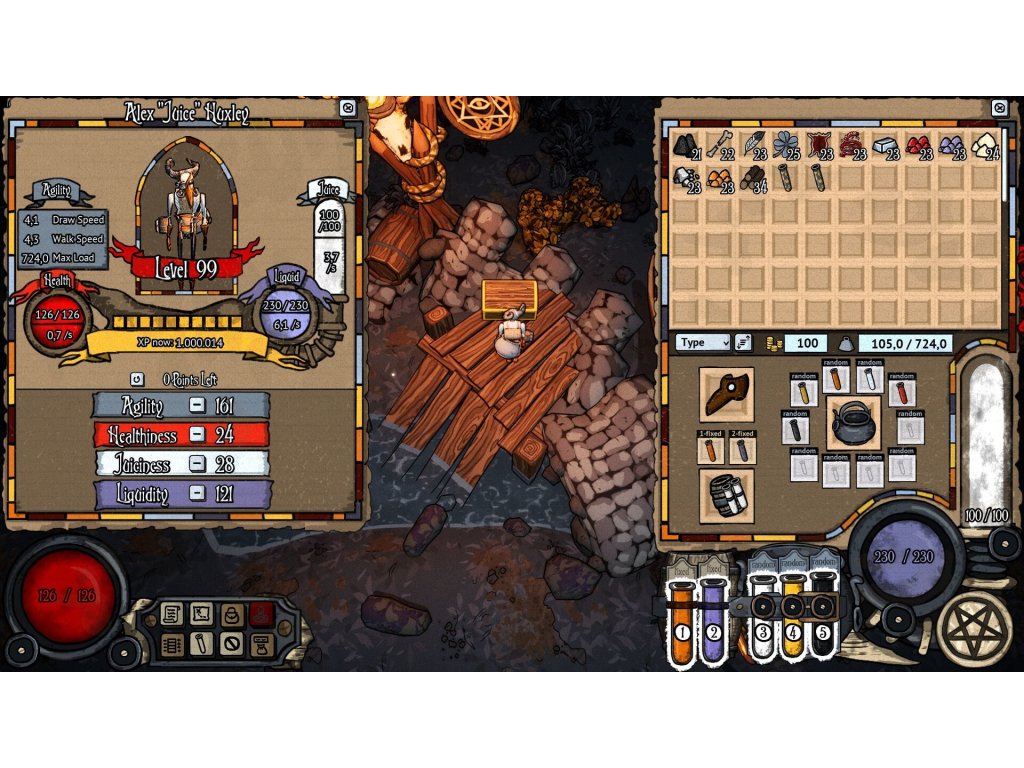The image size is (1024, 768).
Task: Click the minus button beside Healthiness
Action: pos(198,435)
